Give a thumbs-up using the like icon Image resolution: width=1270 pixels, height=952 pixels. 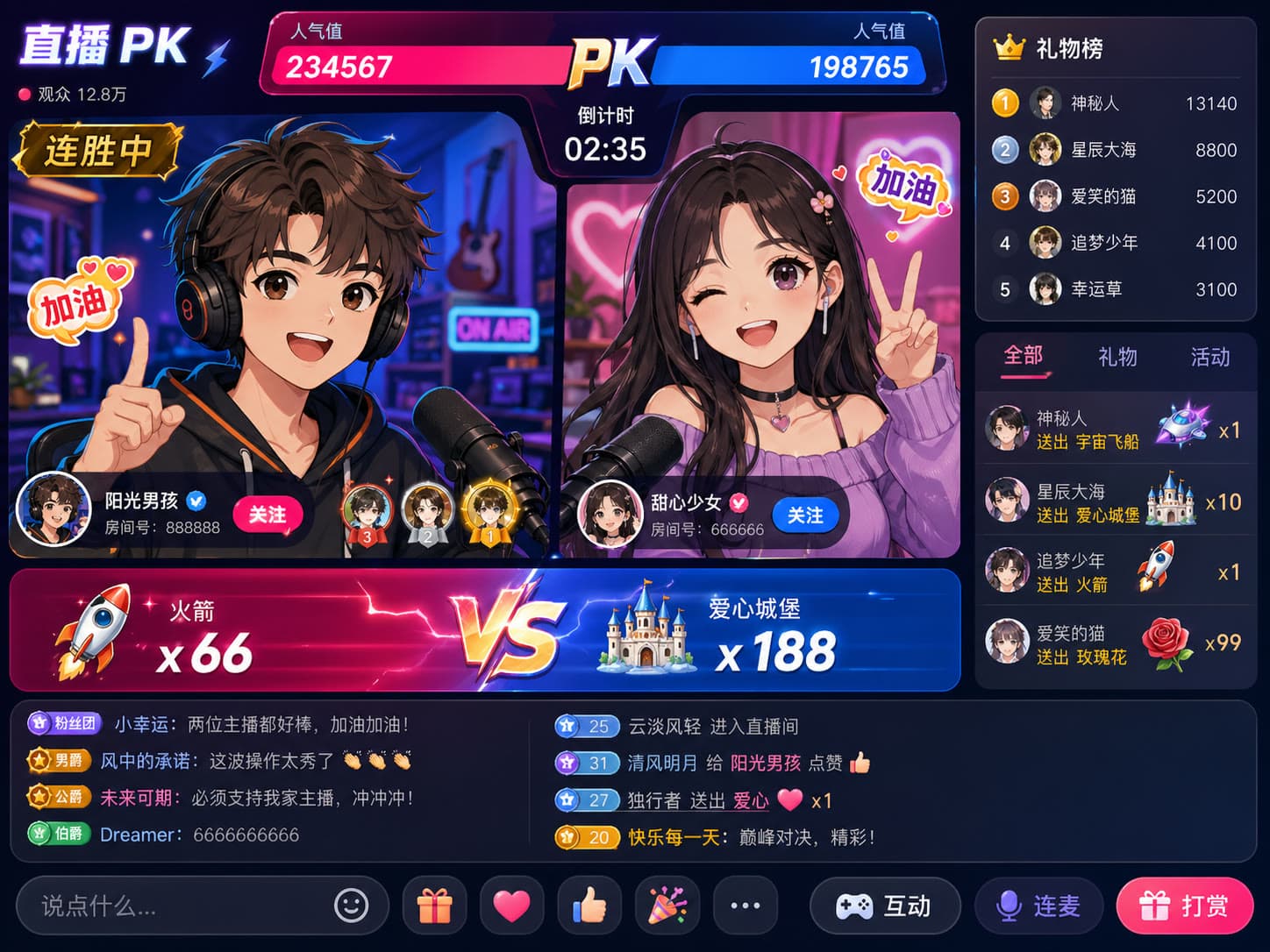click(589, 906)
